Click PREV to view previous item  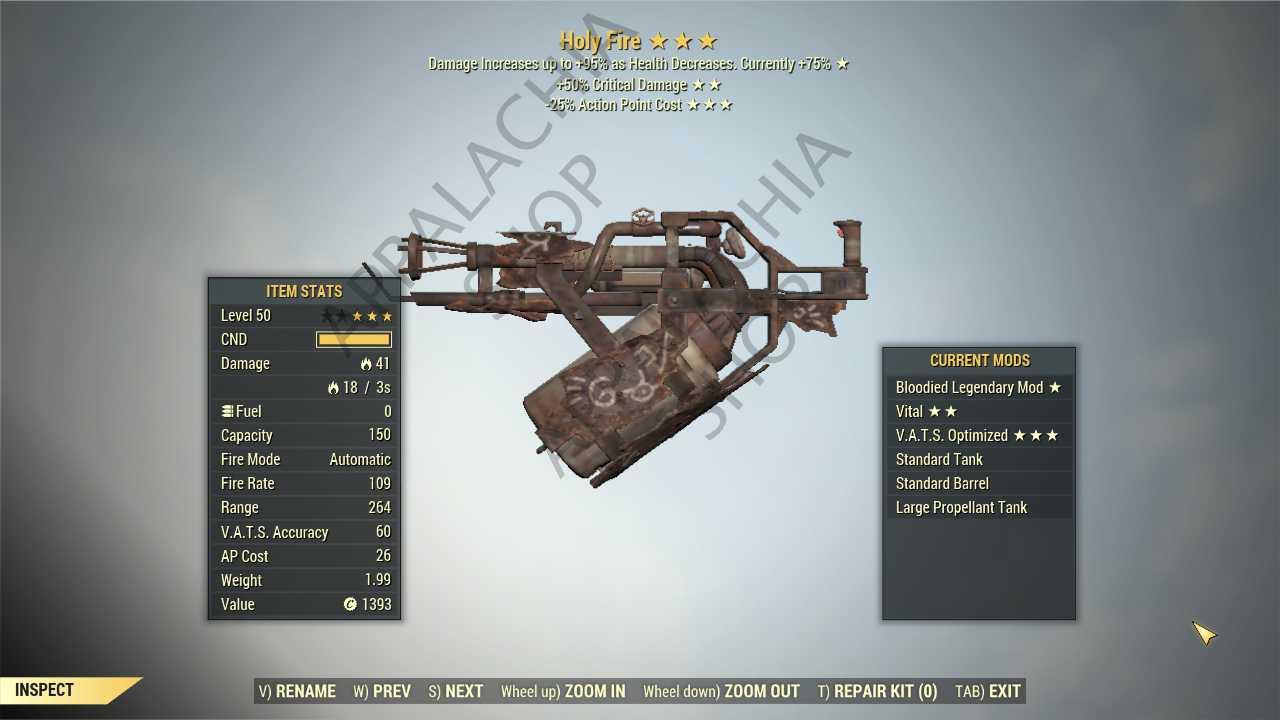(382, 691)
